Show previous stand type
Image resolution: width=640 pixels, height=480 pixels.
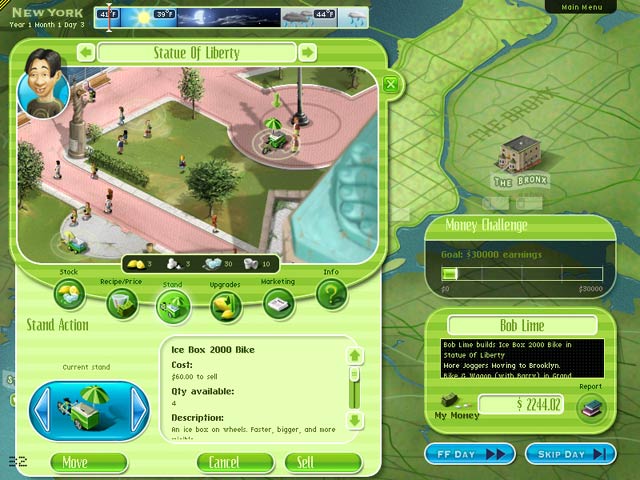click(x=43, y=407)
